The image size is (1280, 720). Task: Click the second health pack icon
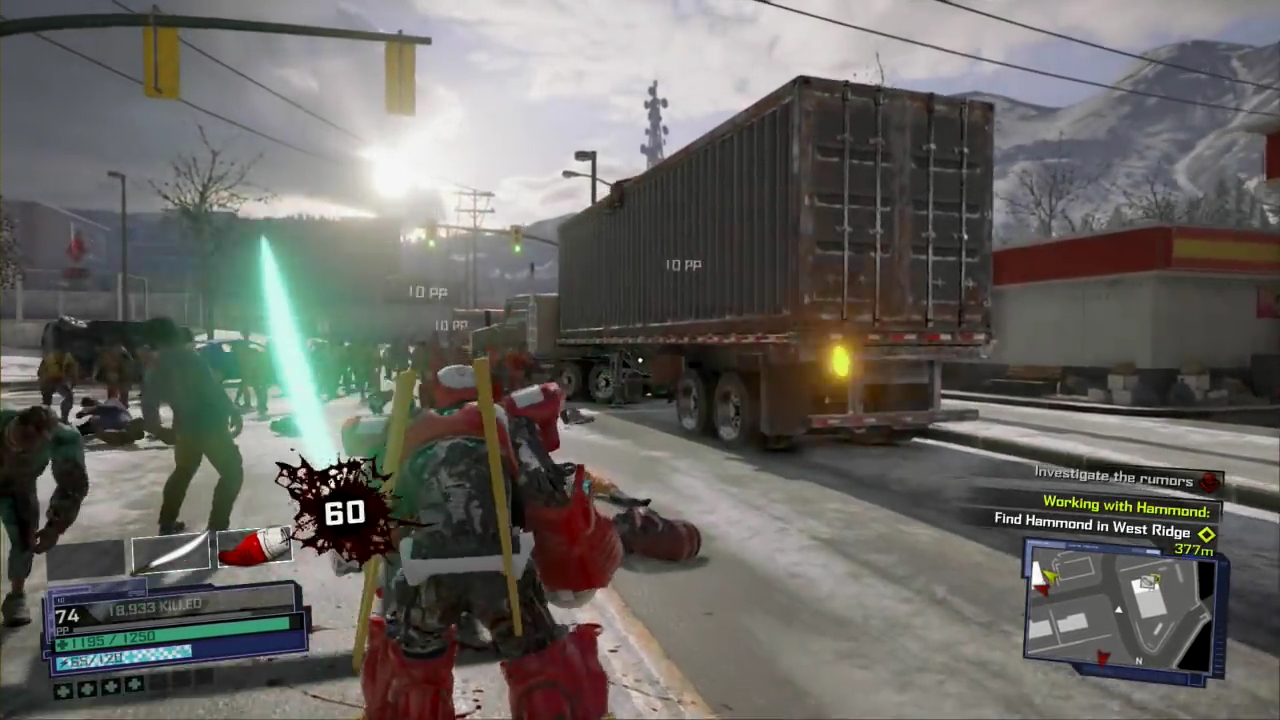(88, 687)
